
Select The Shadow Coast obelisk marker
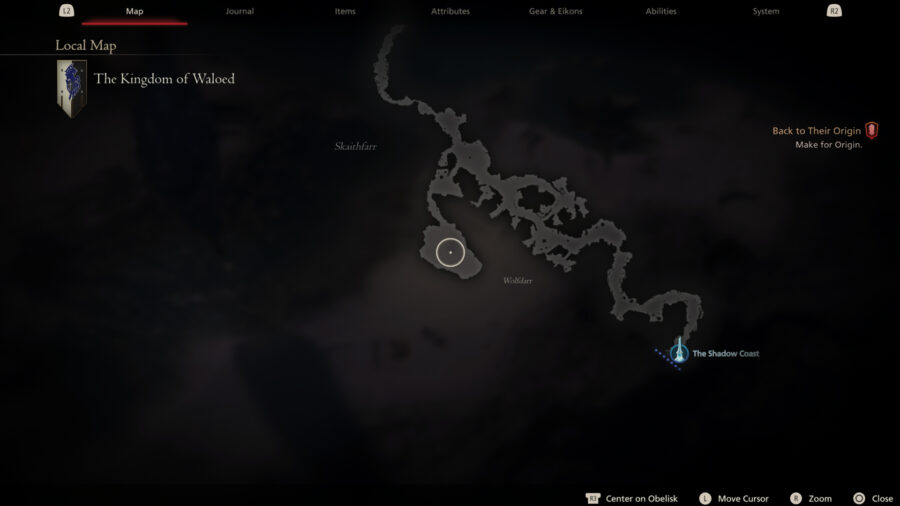pyautogui.click(x=679, y=352)
